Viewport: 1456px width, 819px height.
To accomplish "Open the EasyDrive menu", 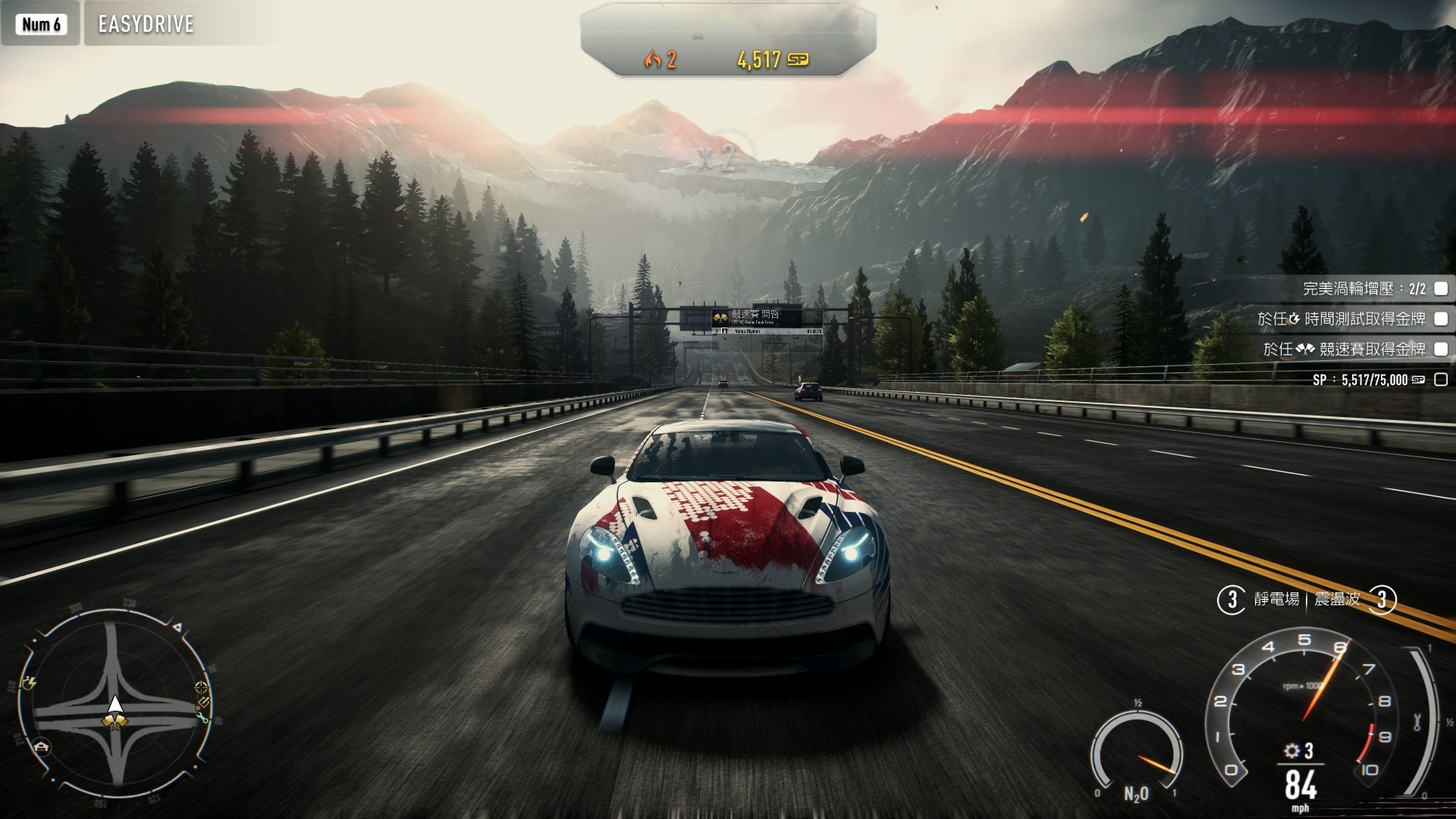I will tap(146, 24).
